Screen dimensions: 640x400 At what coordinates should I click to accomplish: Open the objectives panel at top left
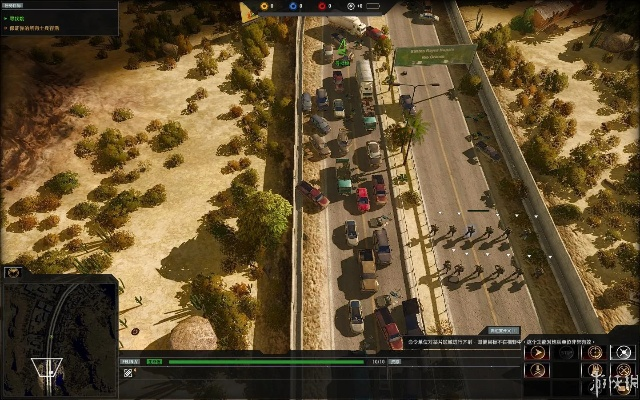pyautogui.click(x=58, y=18)
